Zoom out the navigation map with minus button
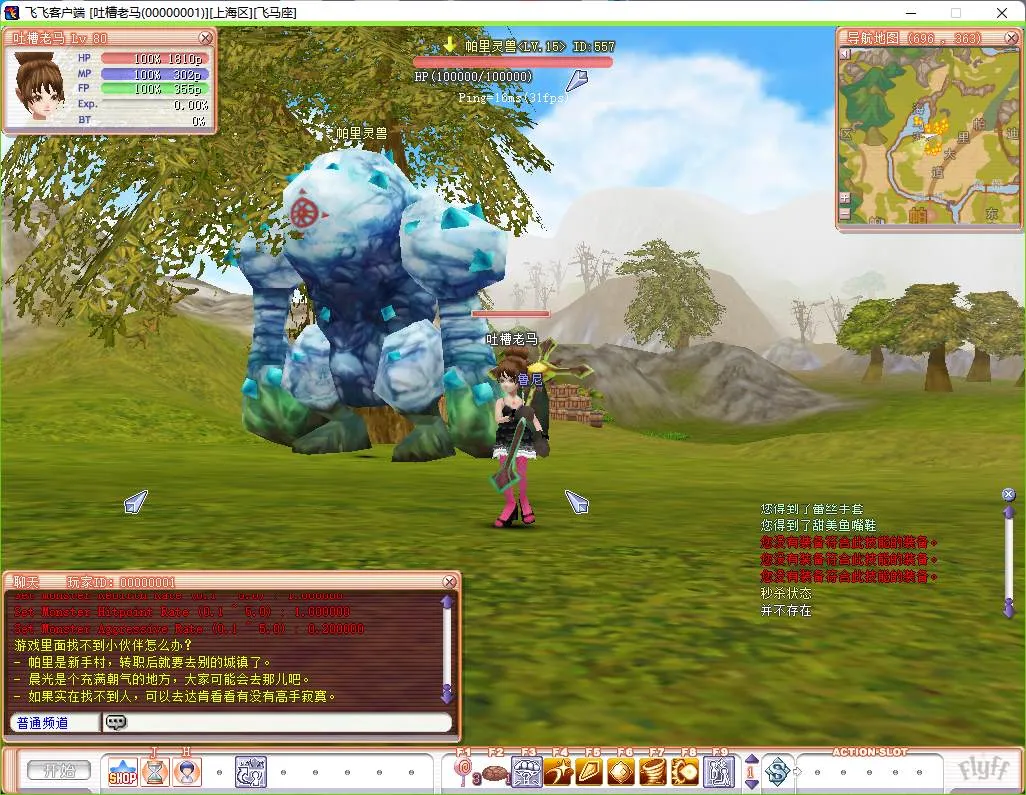1026x795 pixels. coord(845,213)
